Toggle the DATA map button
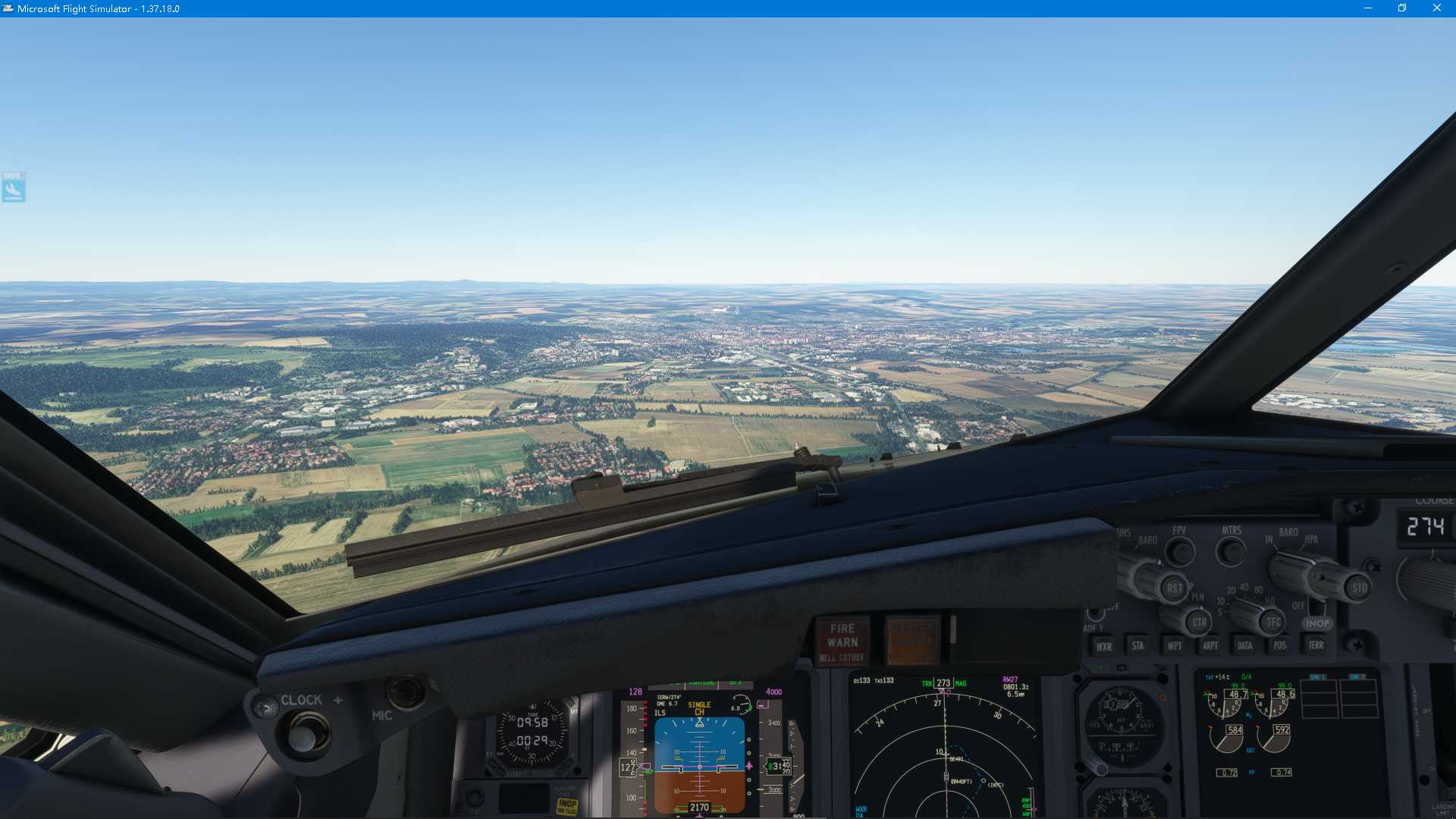 tap(1244, 645)
